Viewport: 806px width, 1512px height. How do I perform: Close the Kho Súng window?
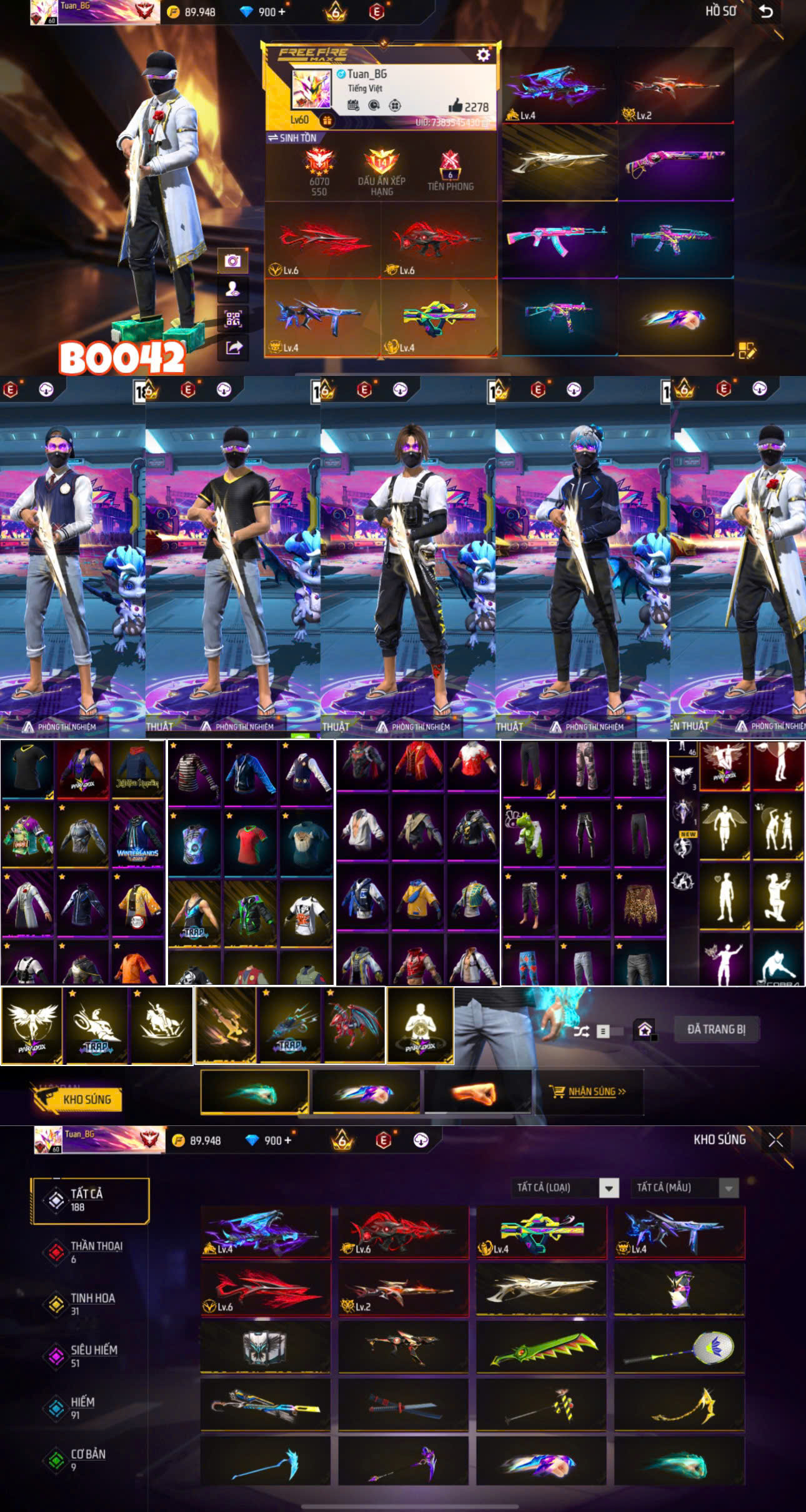pyautogui.click(x=775, y=1140)
